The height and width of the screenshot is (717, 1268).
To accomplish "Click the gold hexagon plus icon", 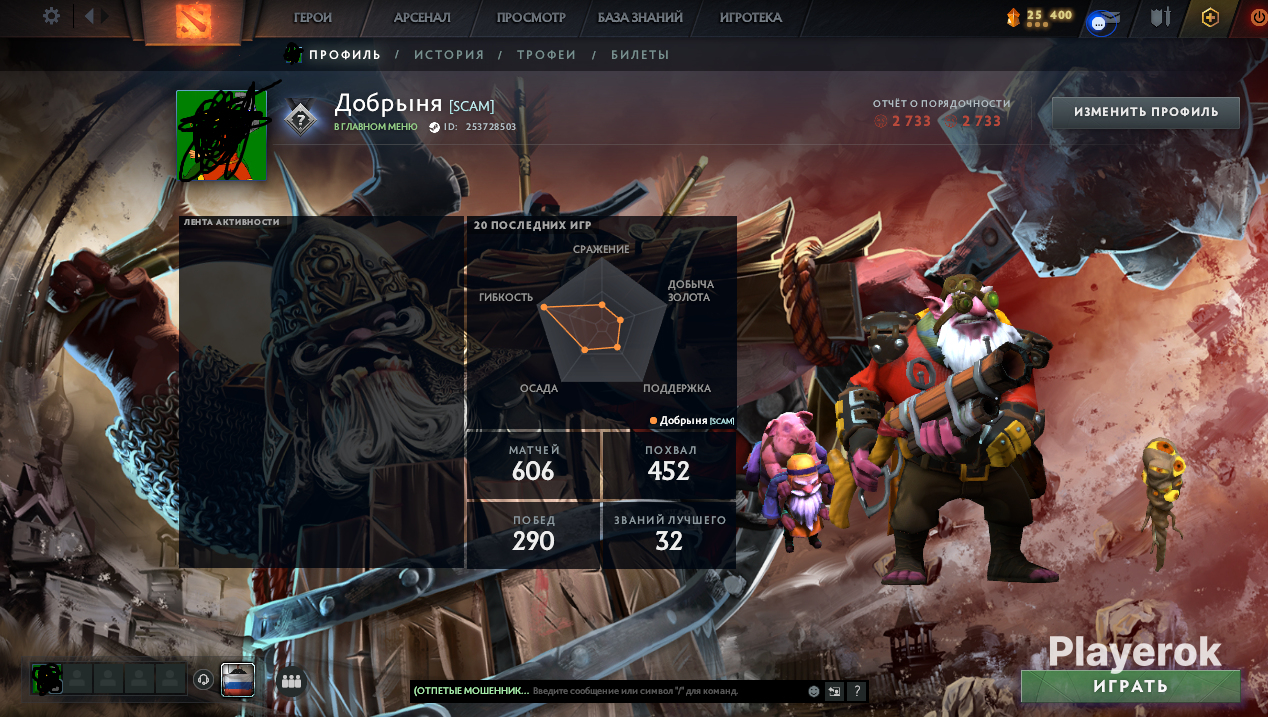I will [x=1210, y=17].
